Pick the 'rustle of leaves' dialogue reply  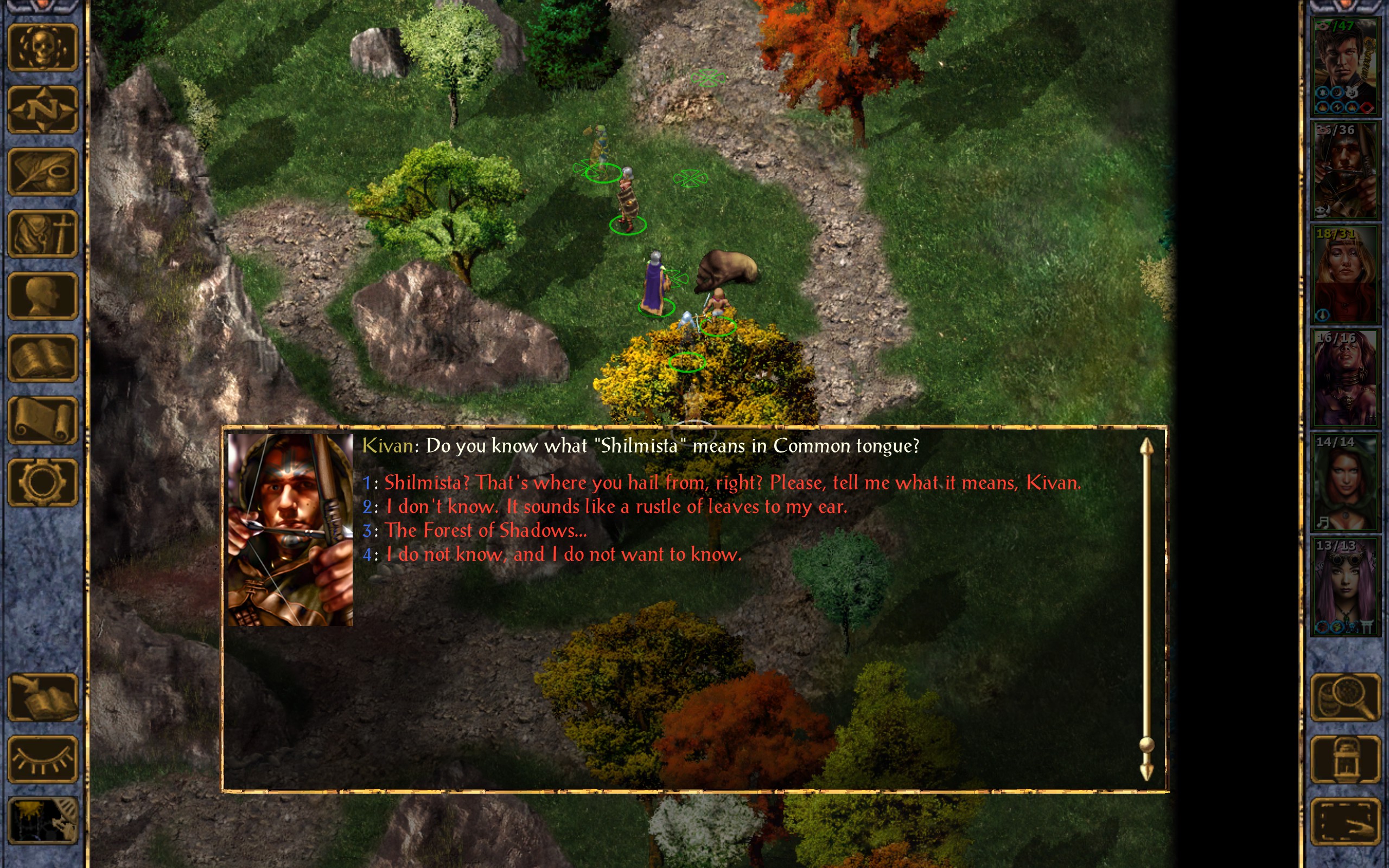[x=616, y=507]
